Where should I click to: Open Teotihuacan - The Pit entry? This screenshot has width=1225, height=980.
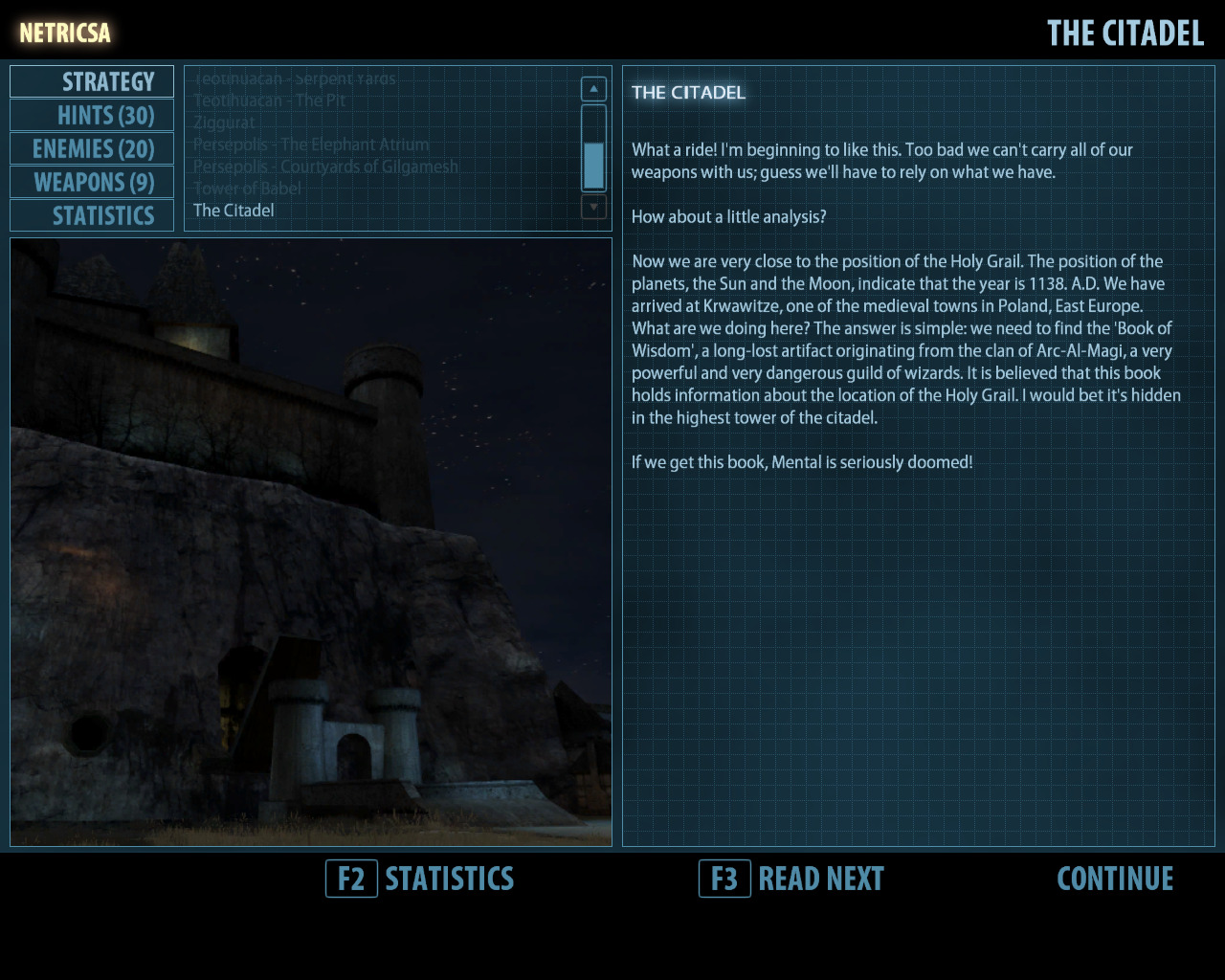tap(269, 100)
